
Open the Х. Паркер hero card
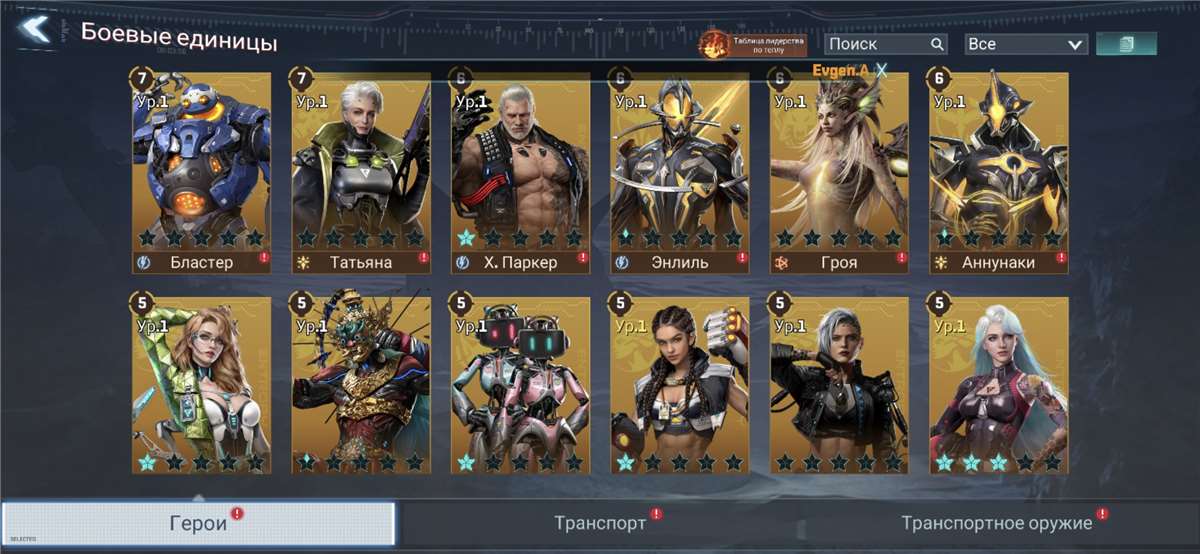tap(520, 170)
